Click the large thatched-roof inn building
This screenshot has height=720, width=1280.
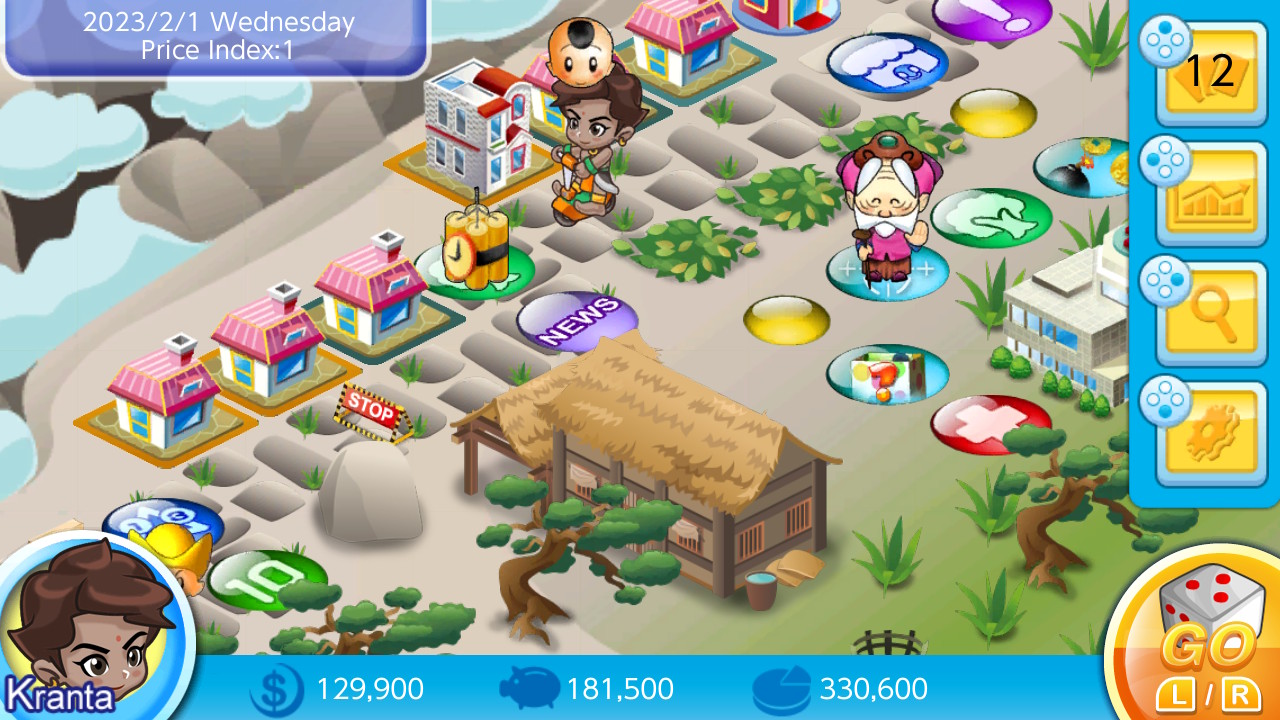click(x=650, y=440)
